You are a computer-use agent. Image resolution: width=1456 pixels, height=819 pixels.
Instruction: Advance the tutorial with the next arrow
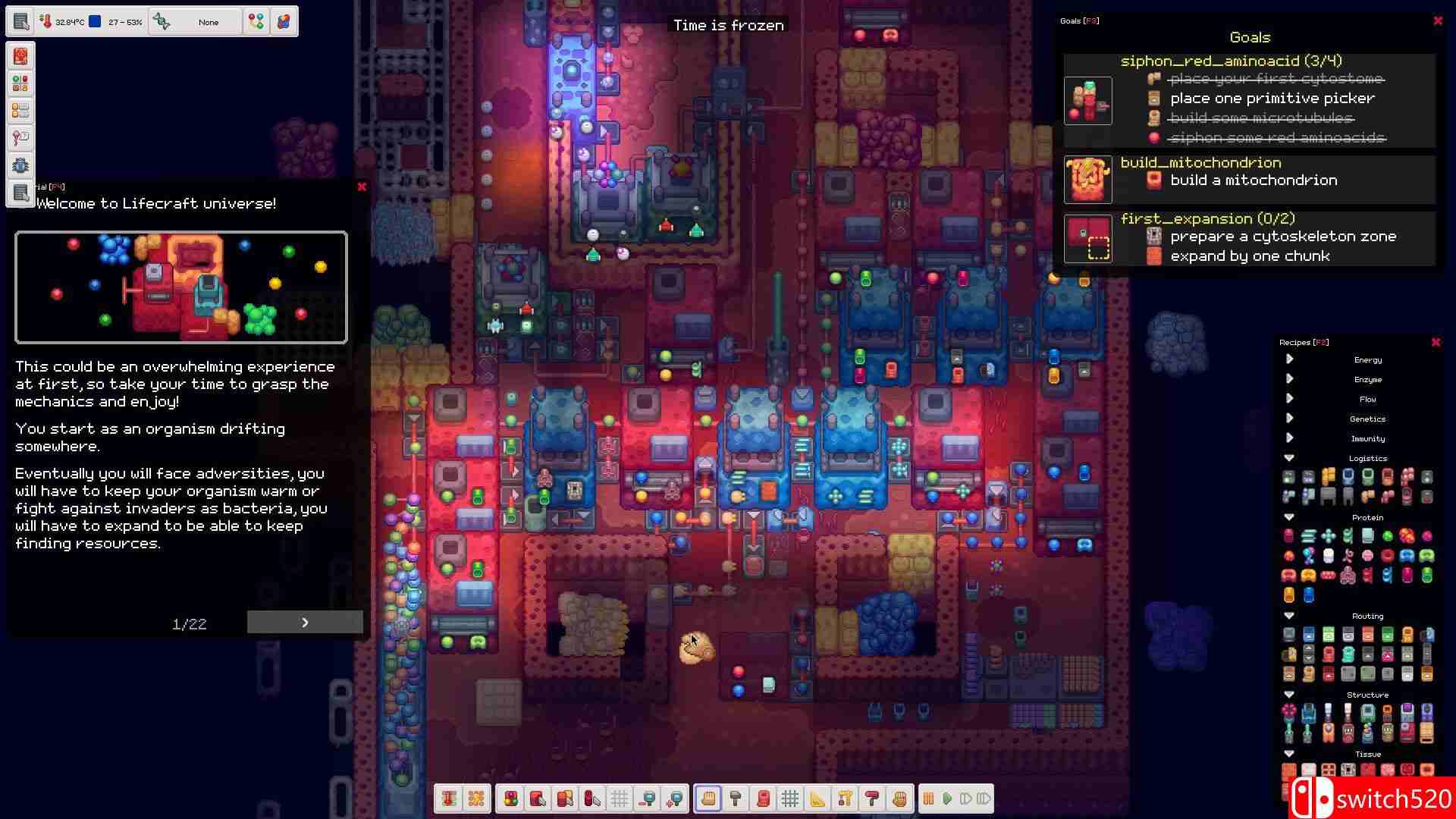pyautogui.click(x=305, y=622)
